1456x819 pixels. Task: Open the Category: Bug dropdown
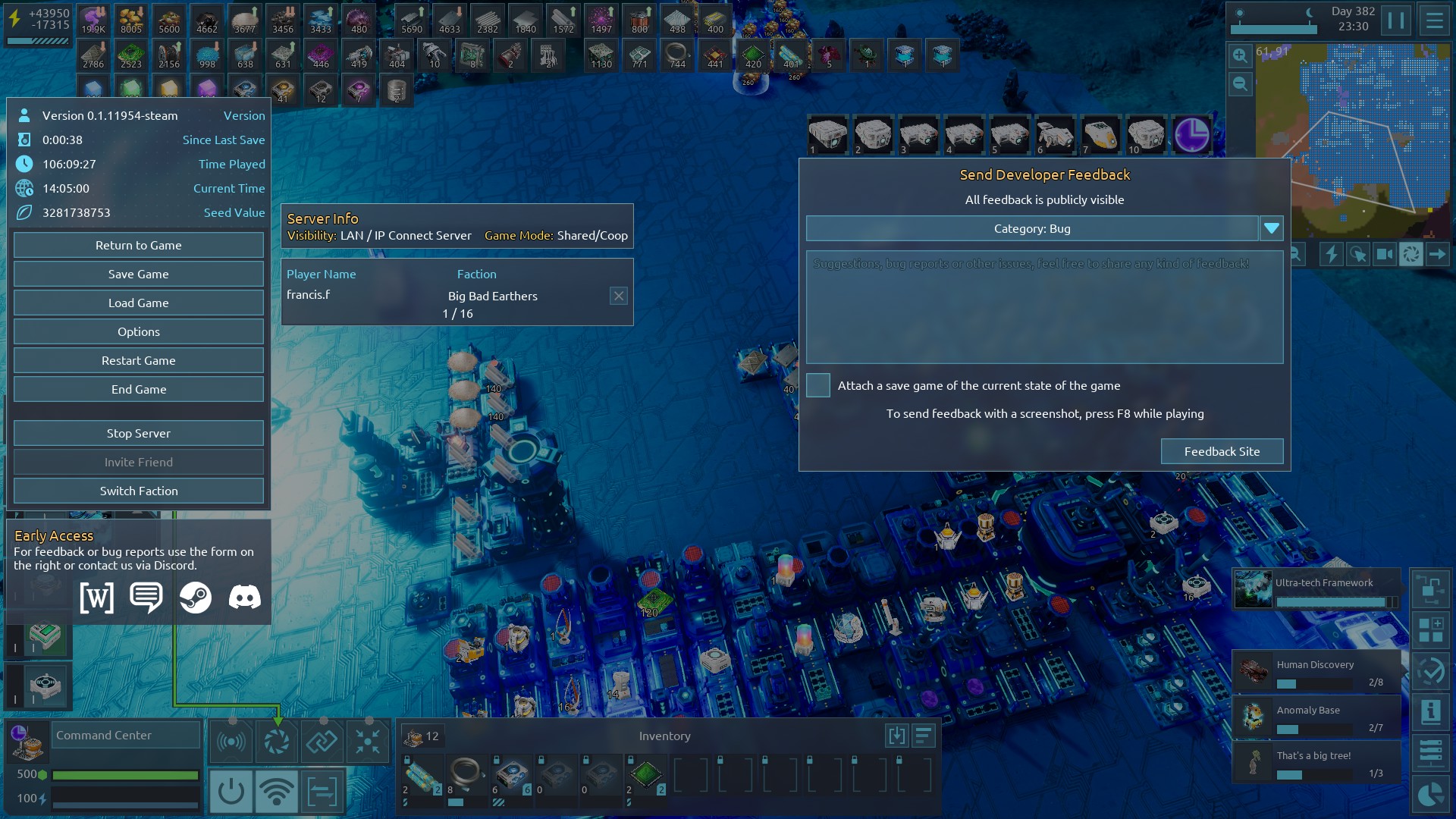1271,228
